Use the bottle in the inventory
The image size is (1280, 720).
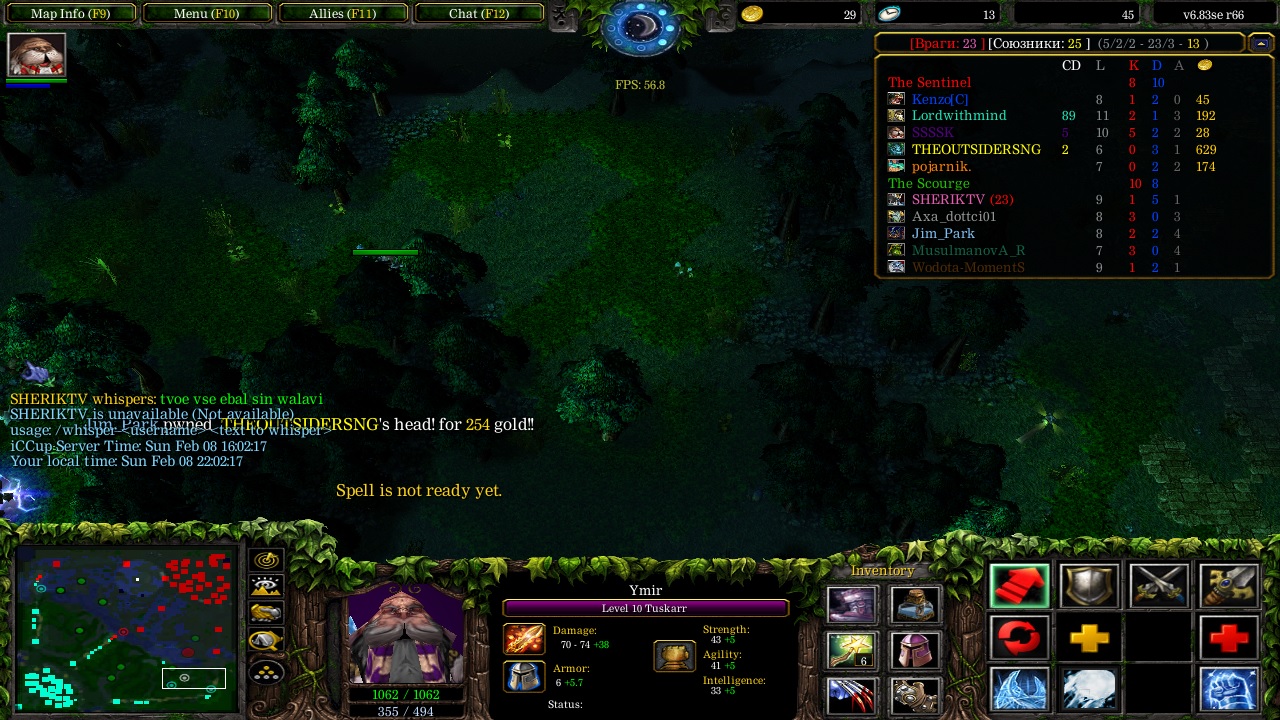[x=914, y=605]
